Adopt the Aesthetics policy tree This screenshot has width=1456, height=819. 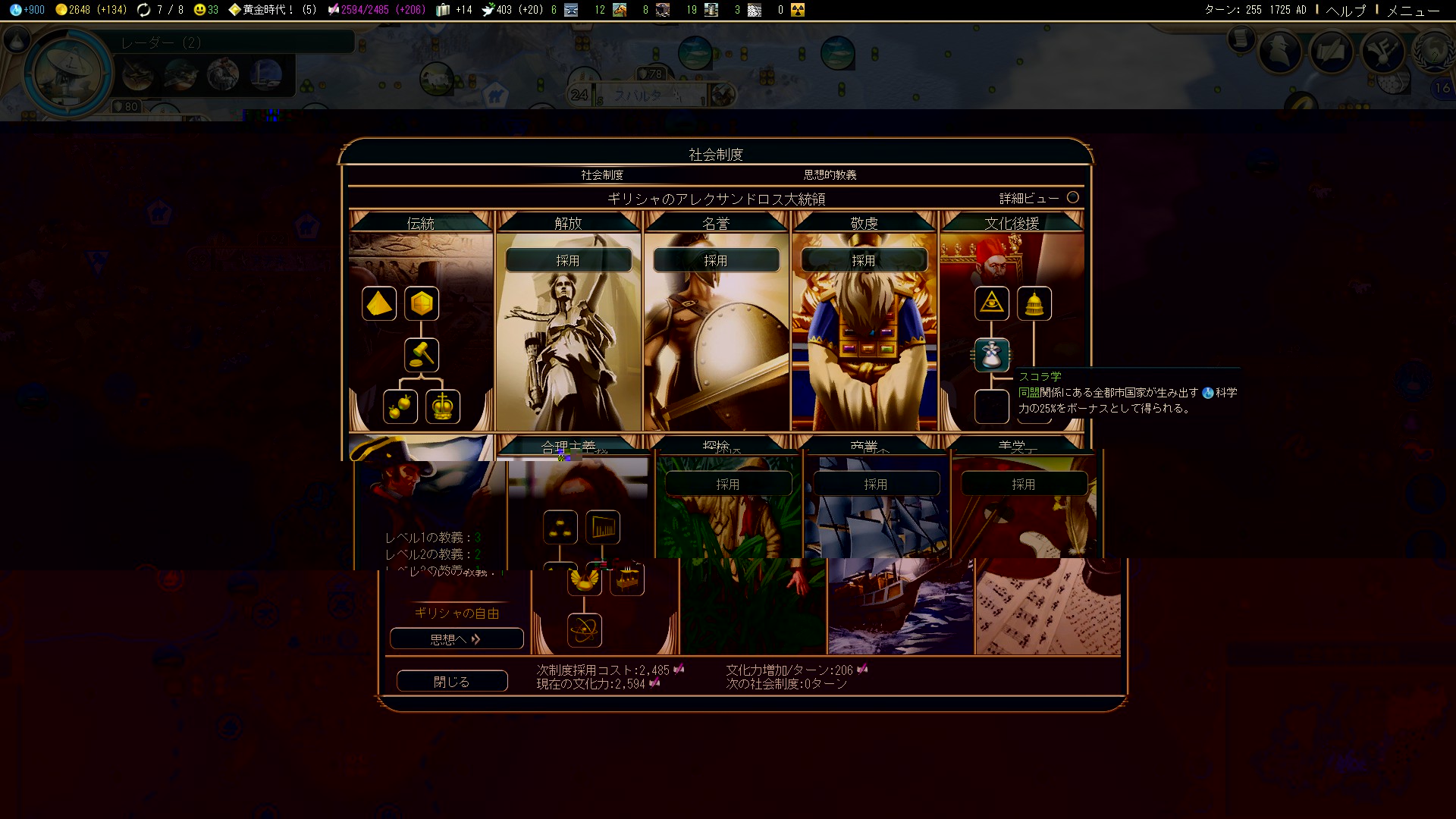1024,484
